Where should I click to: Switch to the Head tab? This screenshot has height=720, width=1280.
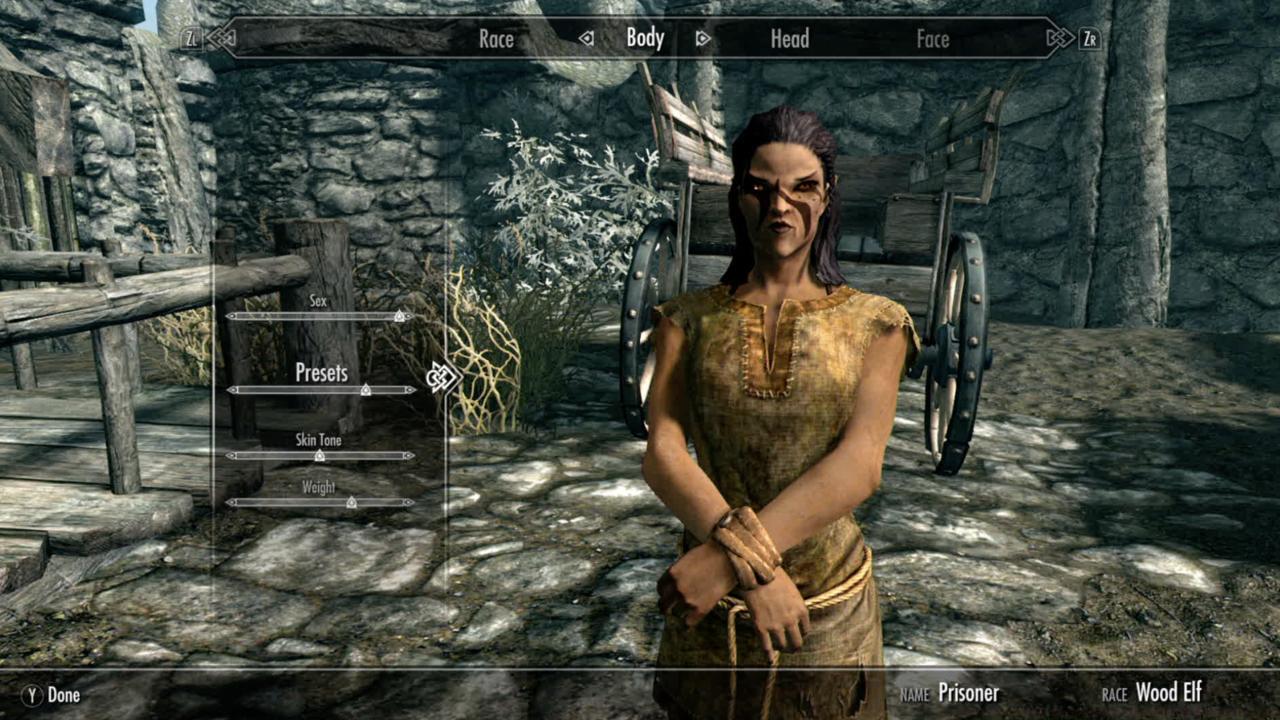click(789, 39)
